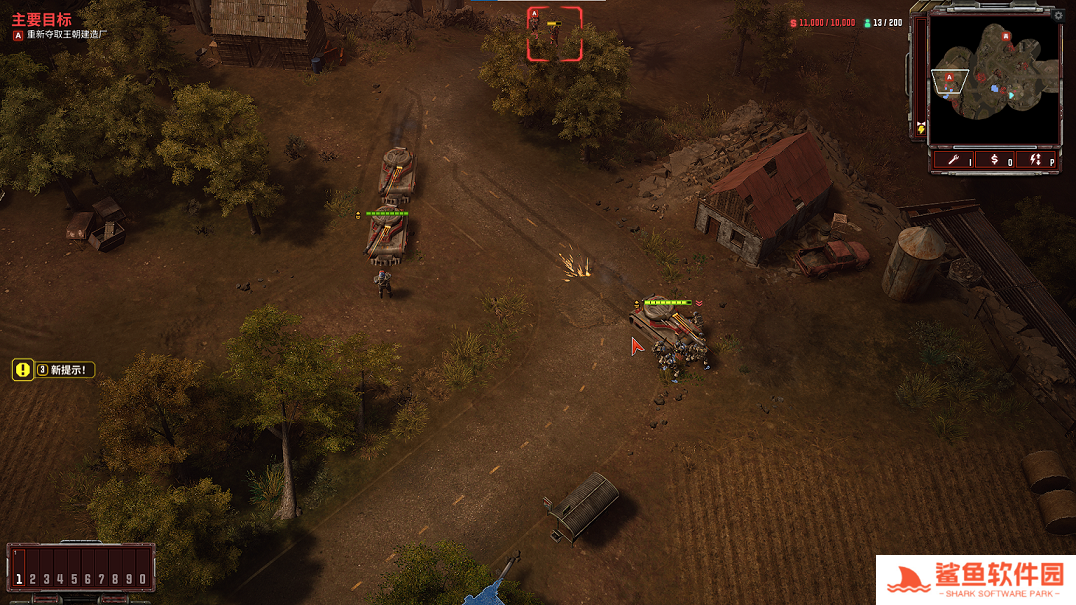Open the yellow 新提示 hint notification

click(x=54, y=370)
